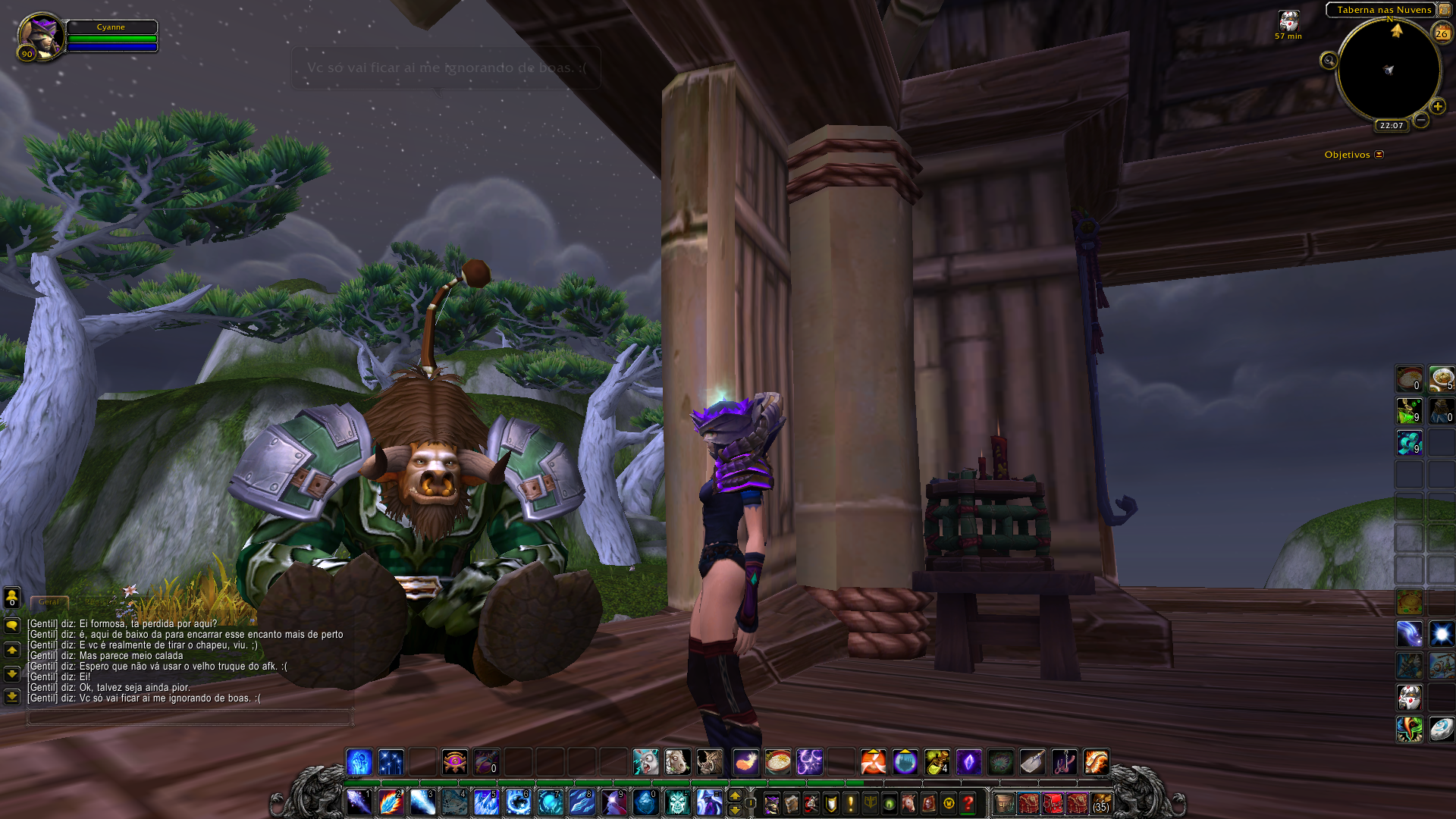The height and width of the screenshot is (819, 1456).
Task: Open the backpack showing 35 free slots
Action: 1101,803
